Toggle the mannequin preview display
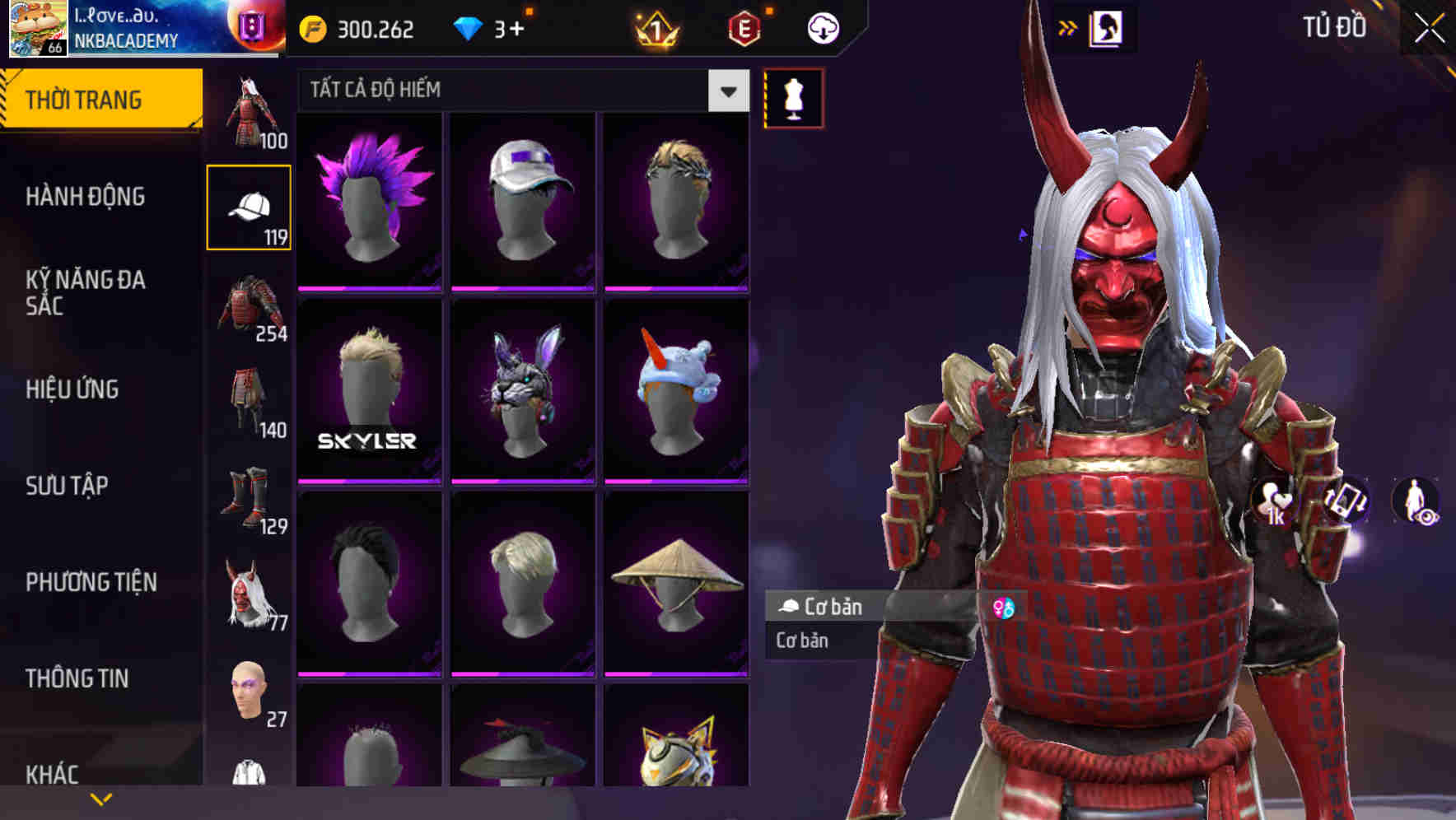 pyautogui.click(x=791, y=96)
